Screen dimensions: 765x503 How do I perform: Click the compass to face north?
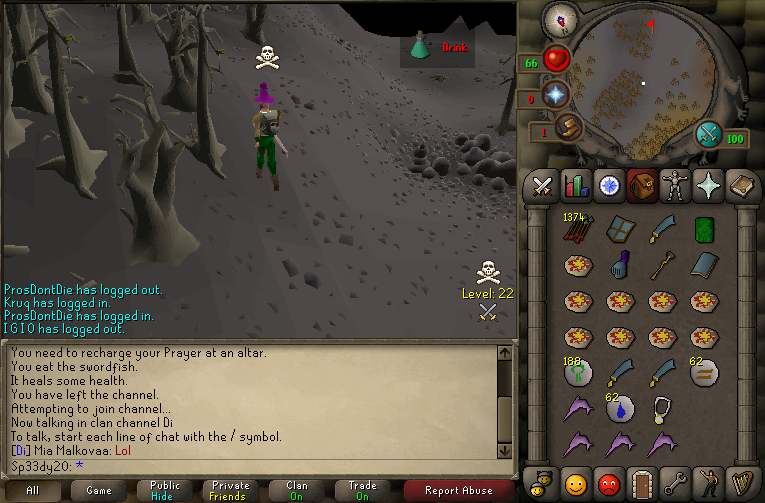tap(559, 20)
